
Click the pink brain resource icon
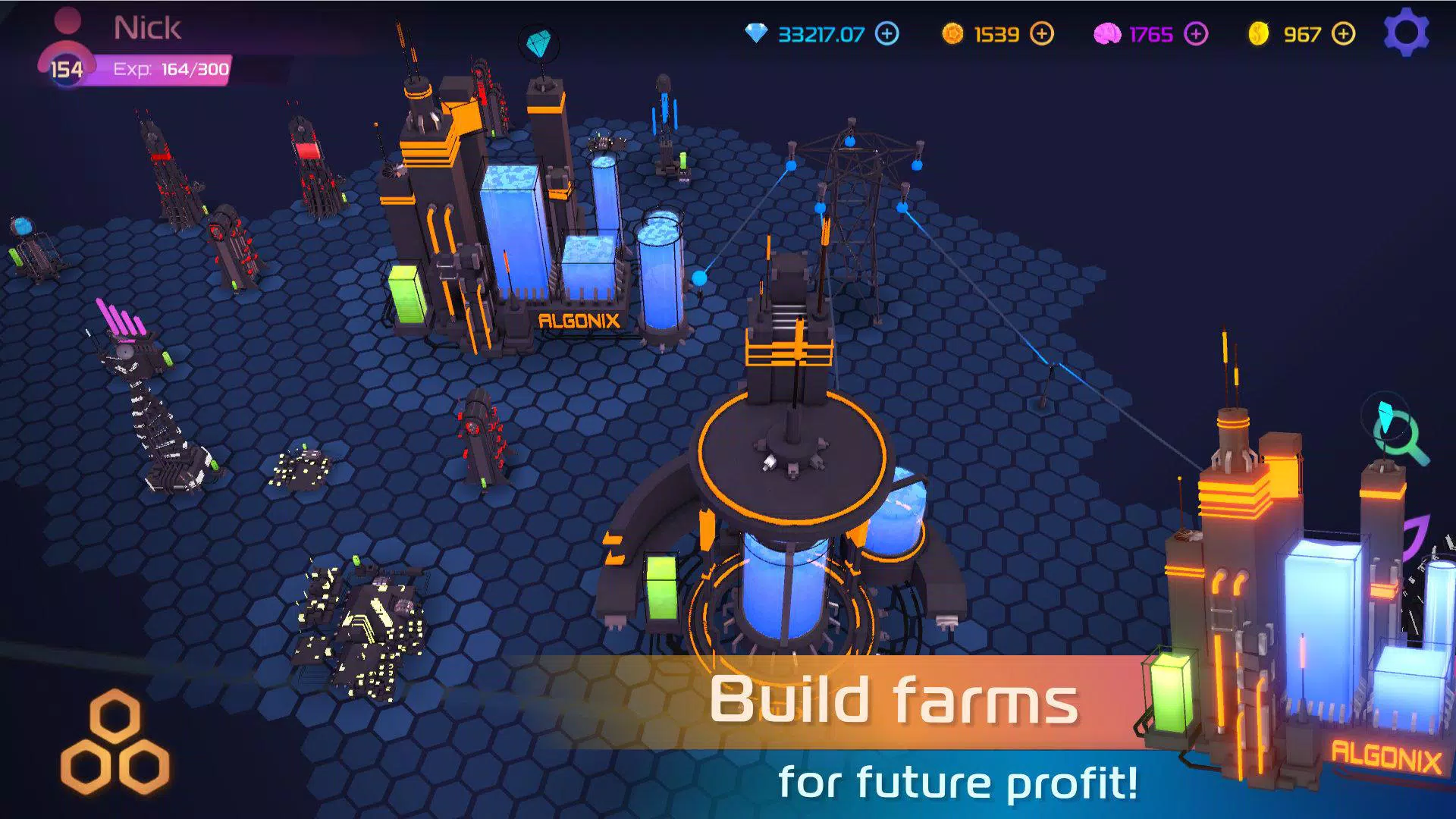(1106, 33)
